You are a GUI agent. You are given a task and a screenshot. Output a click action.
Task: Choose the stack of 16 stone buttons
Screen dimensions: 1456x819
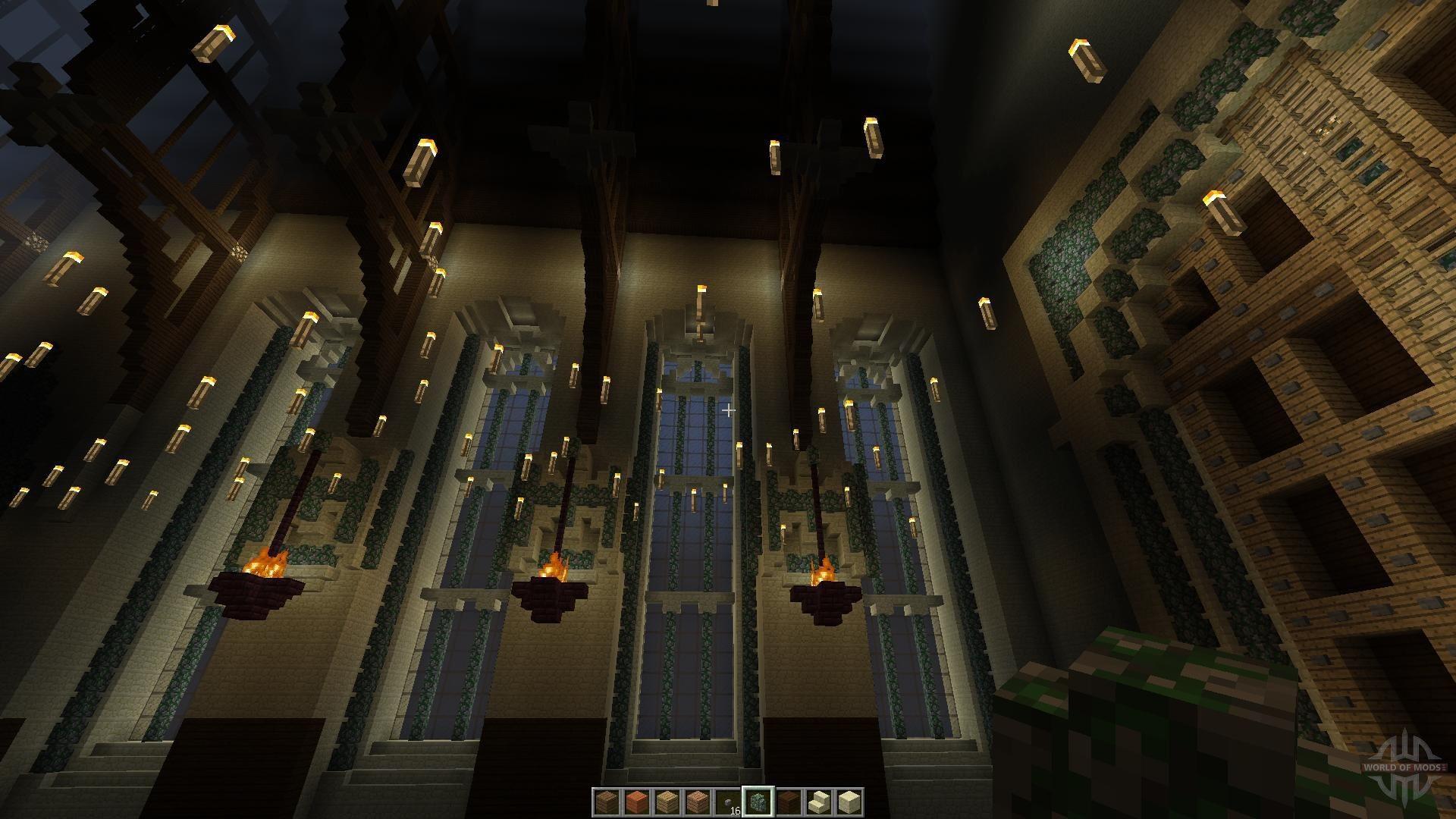pyautogui.click(x=726, y=802)
